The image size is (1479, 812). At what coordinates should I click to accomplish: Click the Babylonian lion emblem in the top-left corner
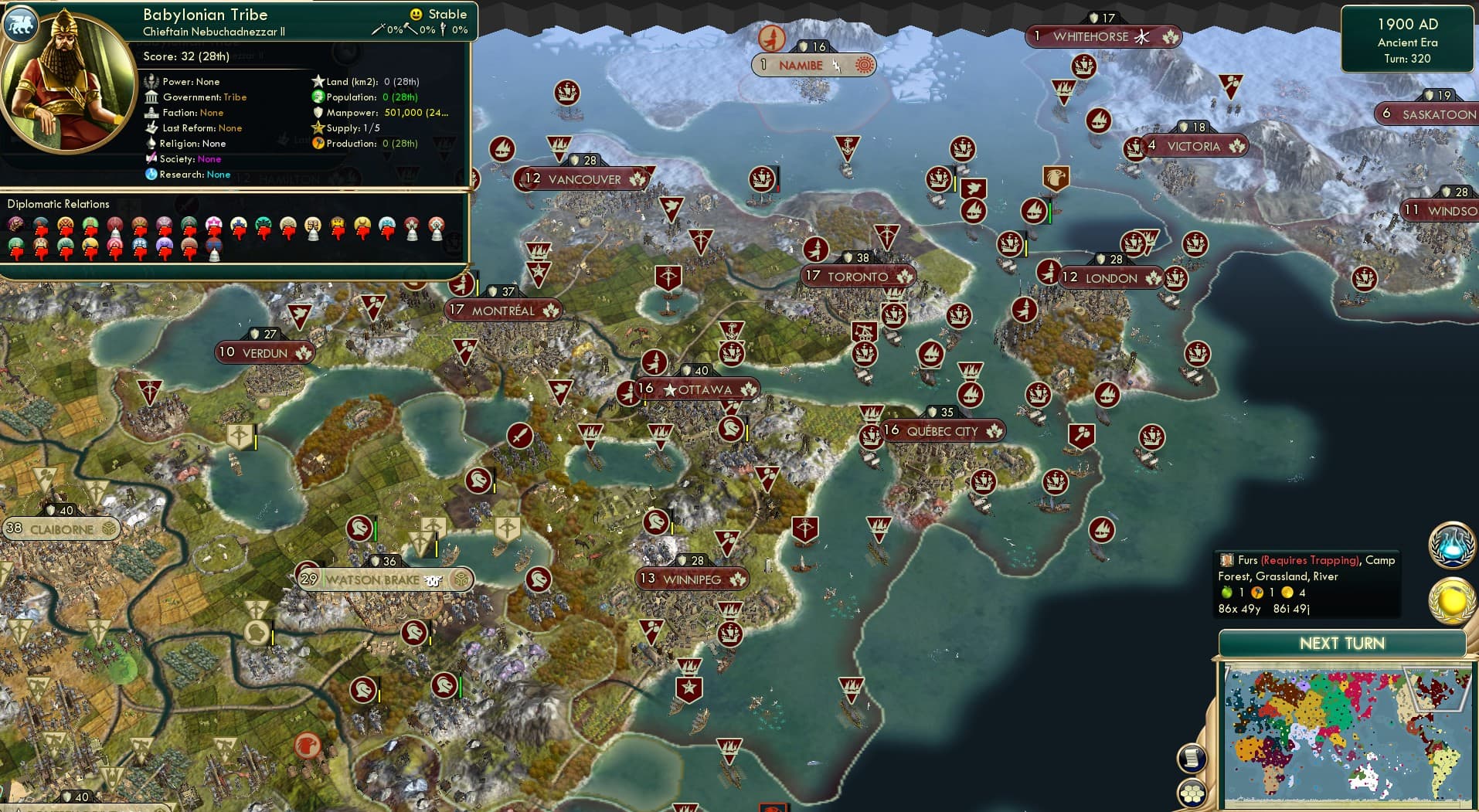point(21,24)
